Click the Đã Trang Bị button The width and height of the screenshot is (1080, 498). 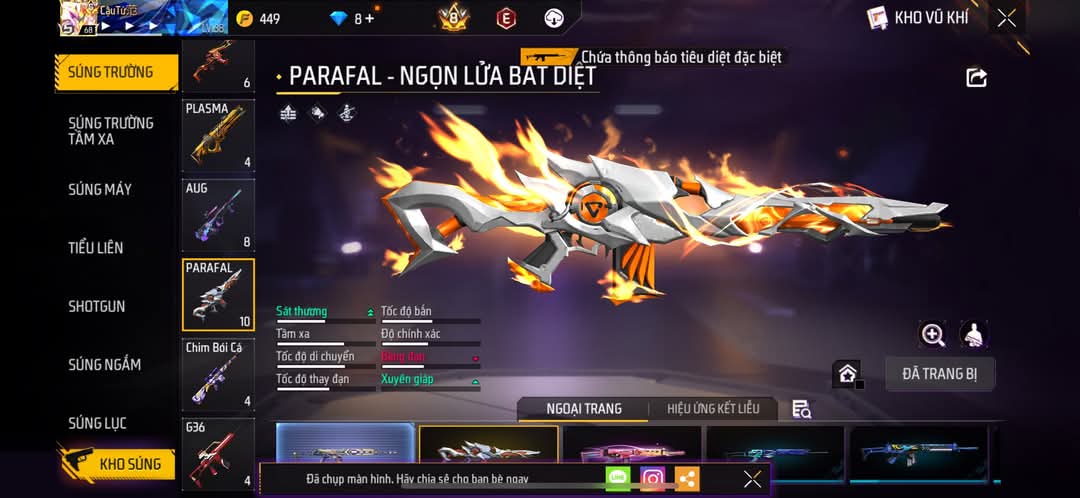click(x=939, y=374)
